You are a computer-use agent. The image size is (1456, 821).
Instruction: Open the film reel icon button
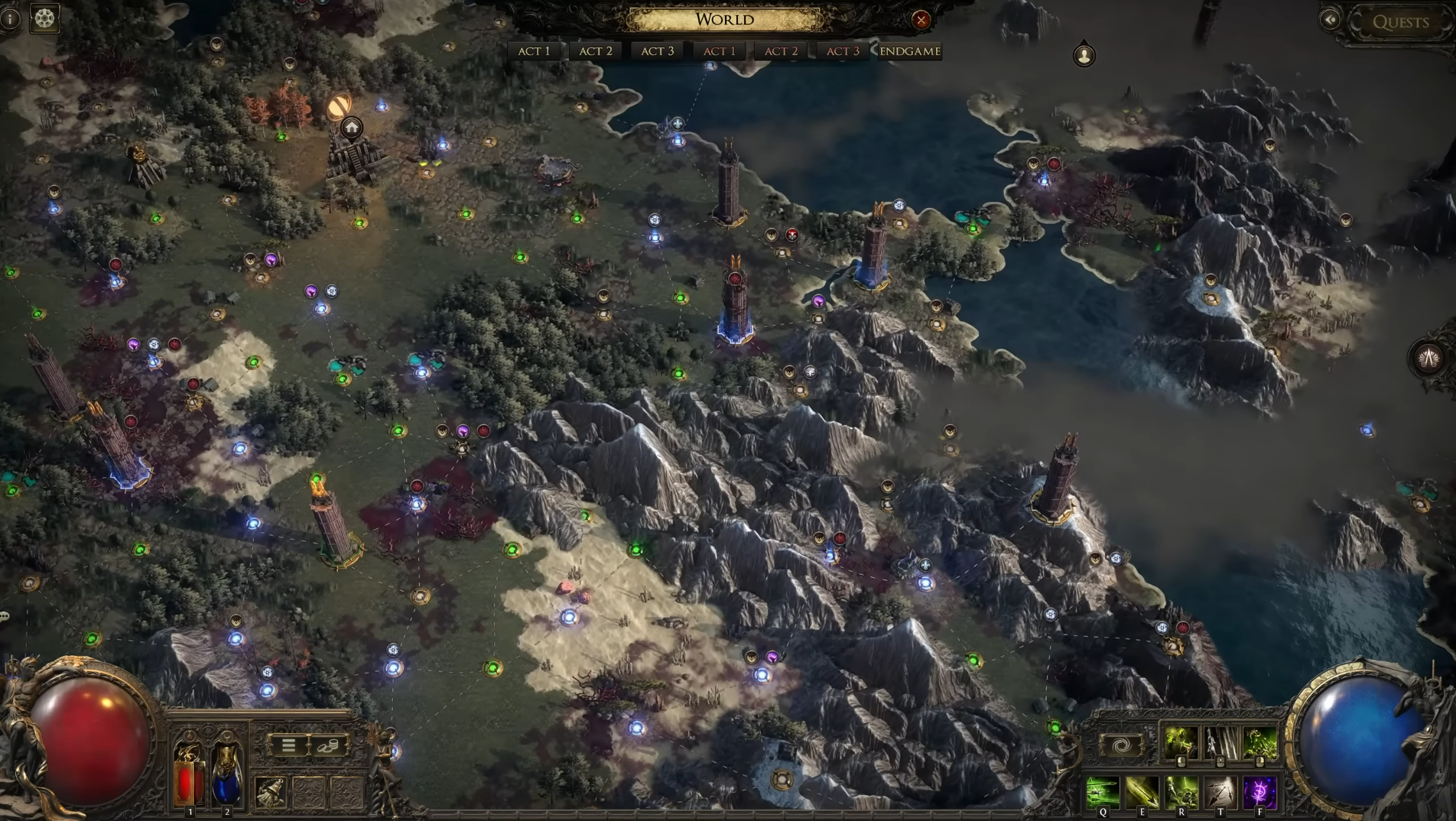(x=44, y=18)
